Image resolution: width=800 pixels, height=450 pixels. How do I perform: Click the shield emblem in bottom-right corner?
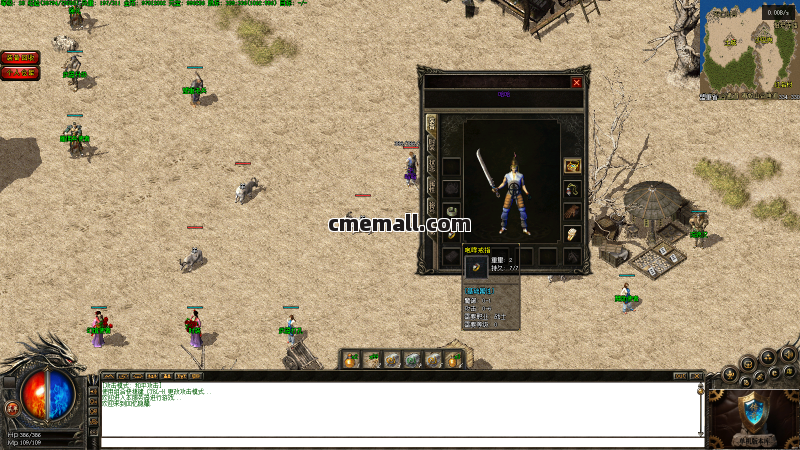click(x=752, y=410)
